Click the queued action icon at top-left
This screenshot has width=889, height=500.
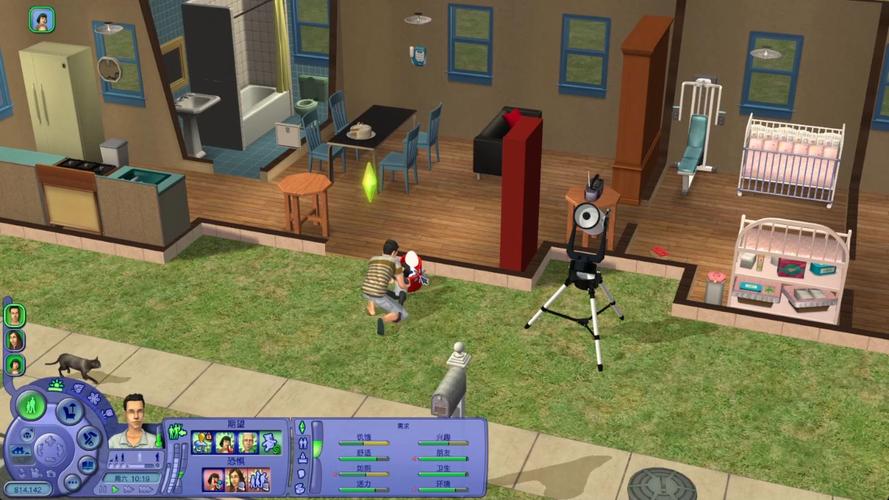click(x=42, y=19)
